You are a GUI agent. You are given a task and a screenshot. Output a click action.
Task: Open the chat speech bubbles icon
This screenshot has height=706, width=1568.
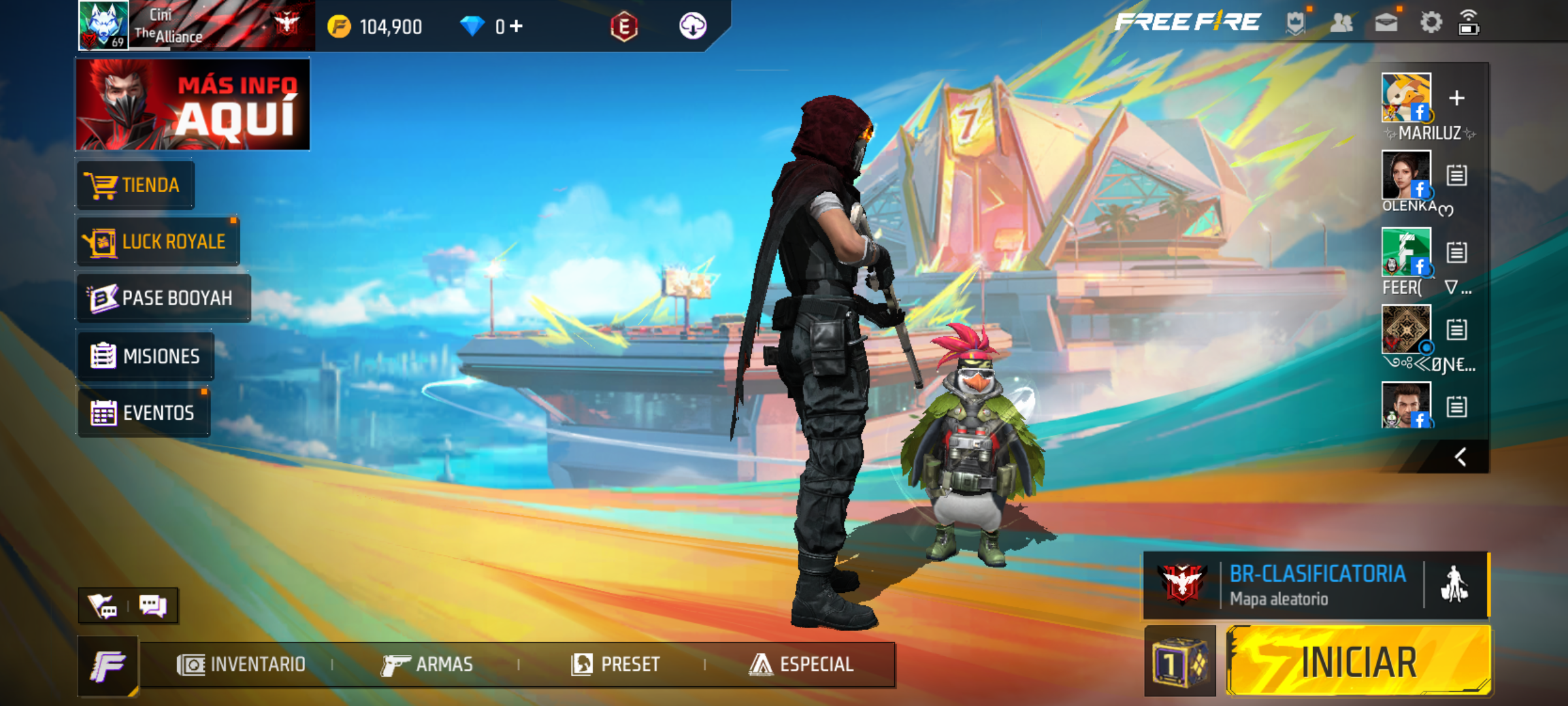[153, 605]
